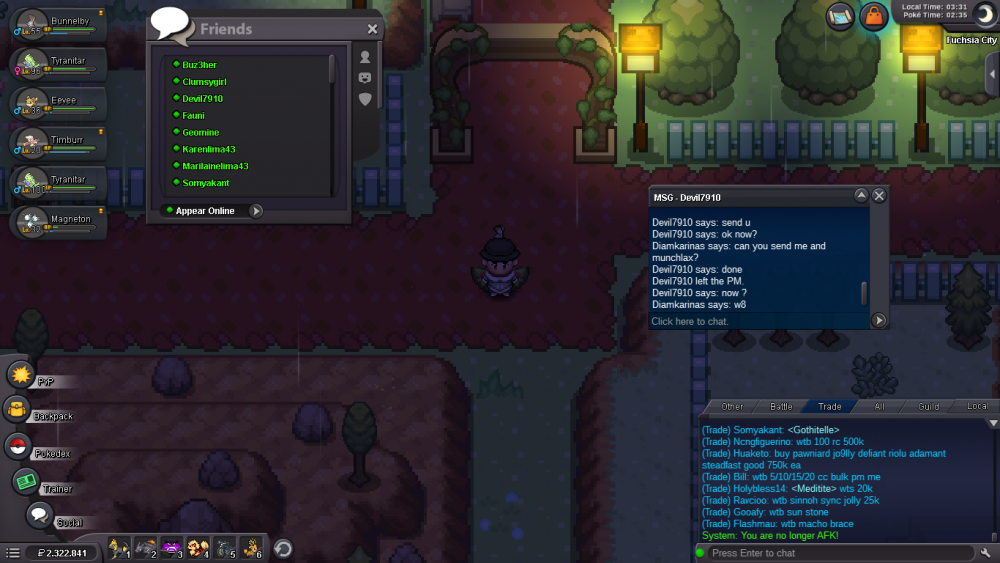1000x563 pixels.
Task: Open the orange shopping bag icon
Action: tap(874, 17)
